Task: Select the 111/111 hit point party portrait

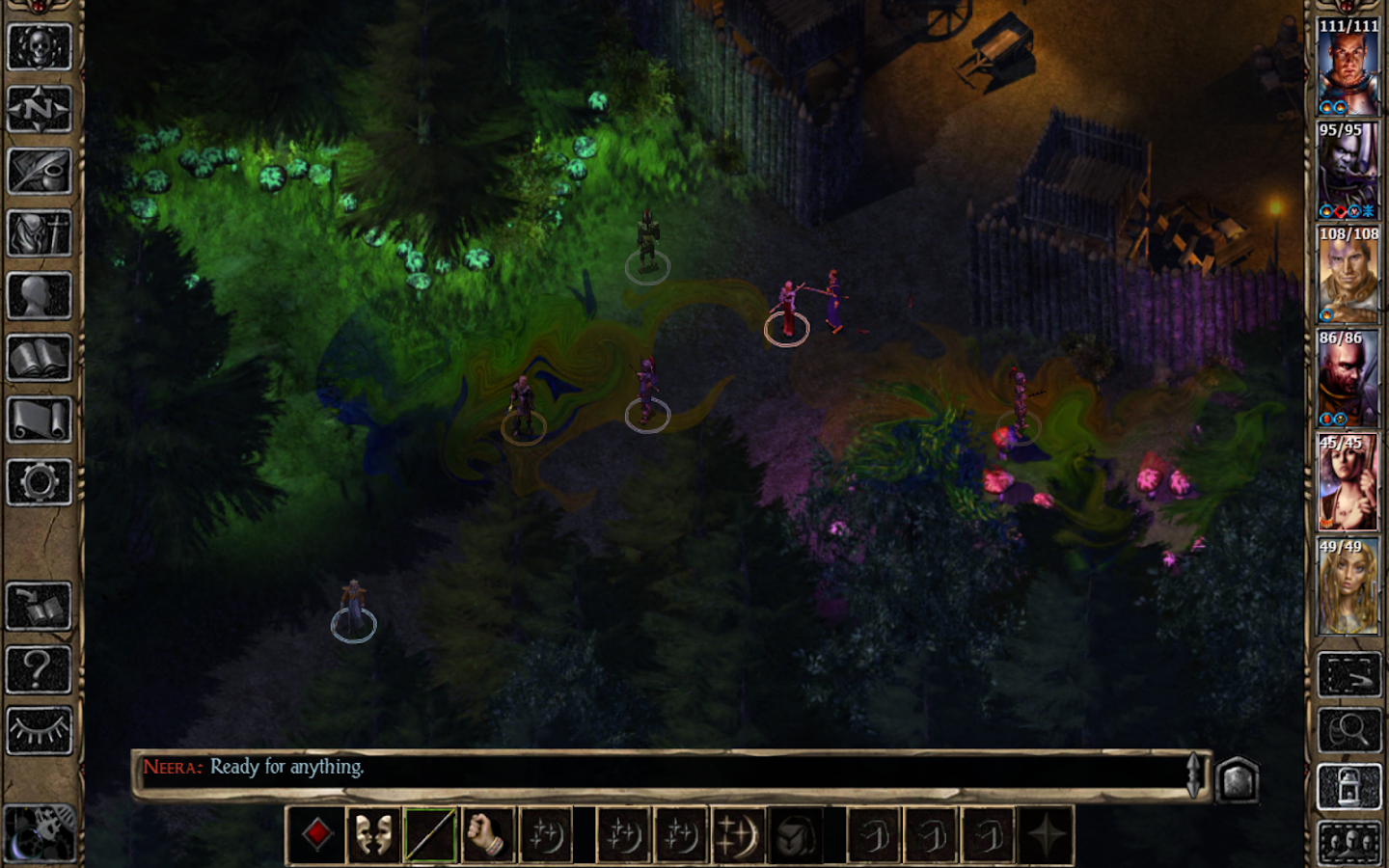Action: click(1348, 68)
